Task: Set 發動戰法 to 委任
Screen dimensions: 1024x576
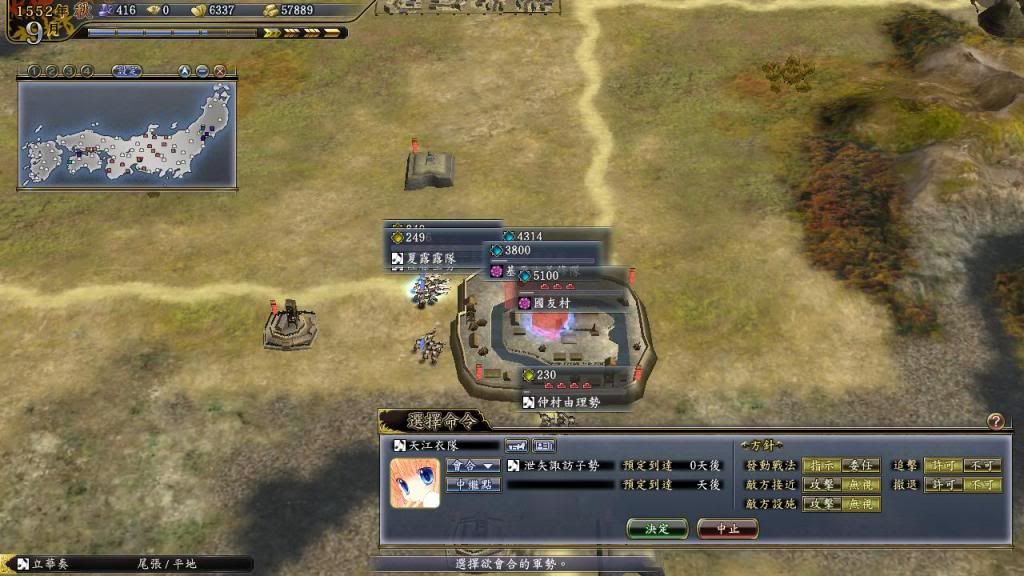Action: coord(861,465)
